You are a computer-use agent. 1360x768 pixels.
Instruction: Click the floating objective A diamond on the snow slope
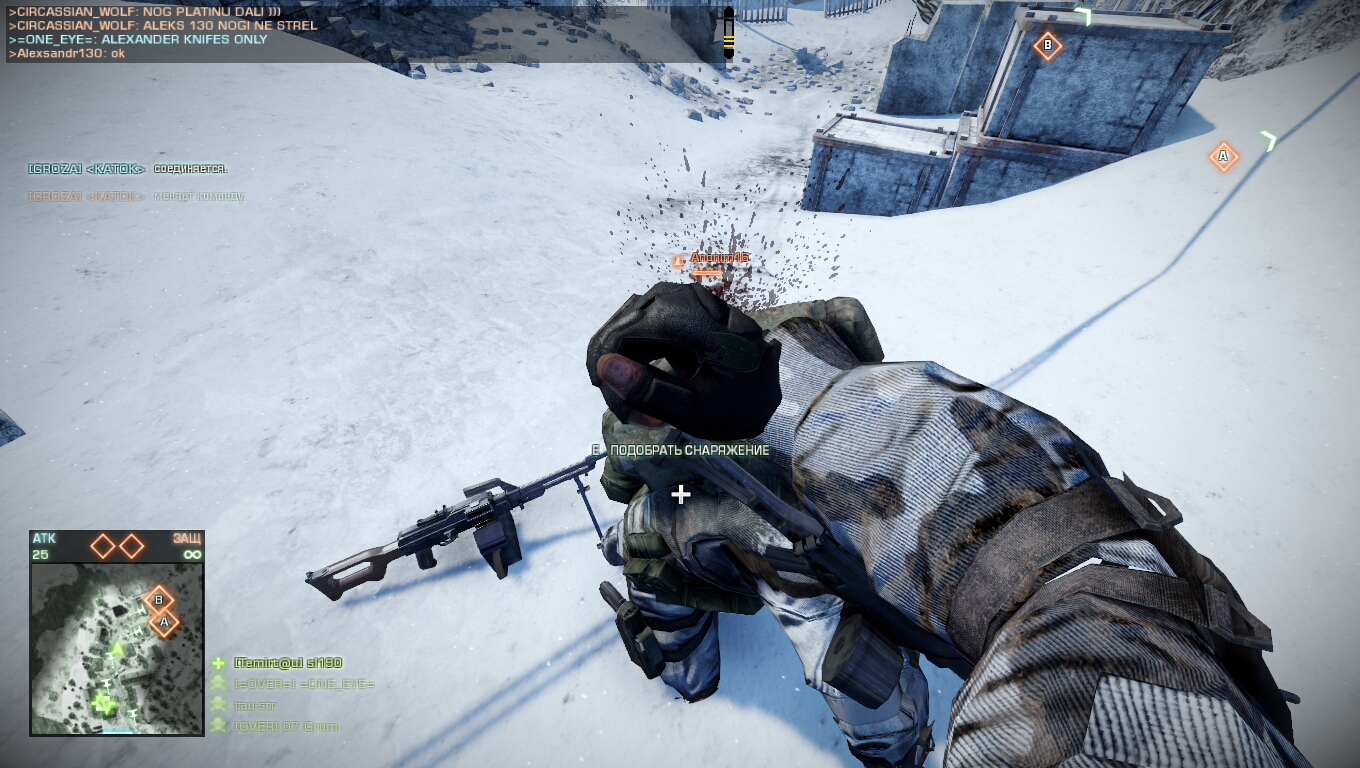[1223, 156]
